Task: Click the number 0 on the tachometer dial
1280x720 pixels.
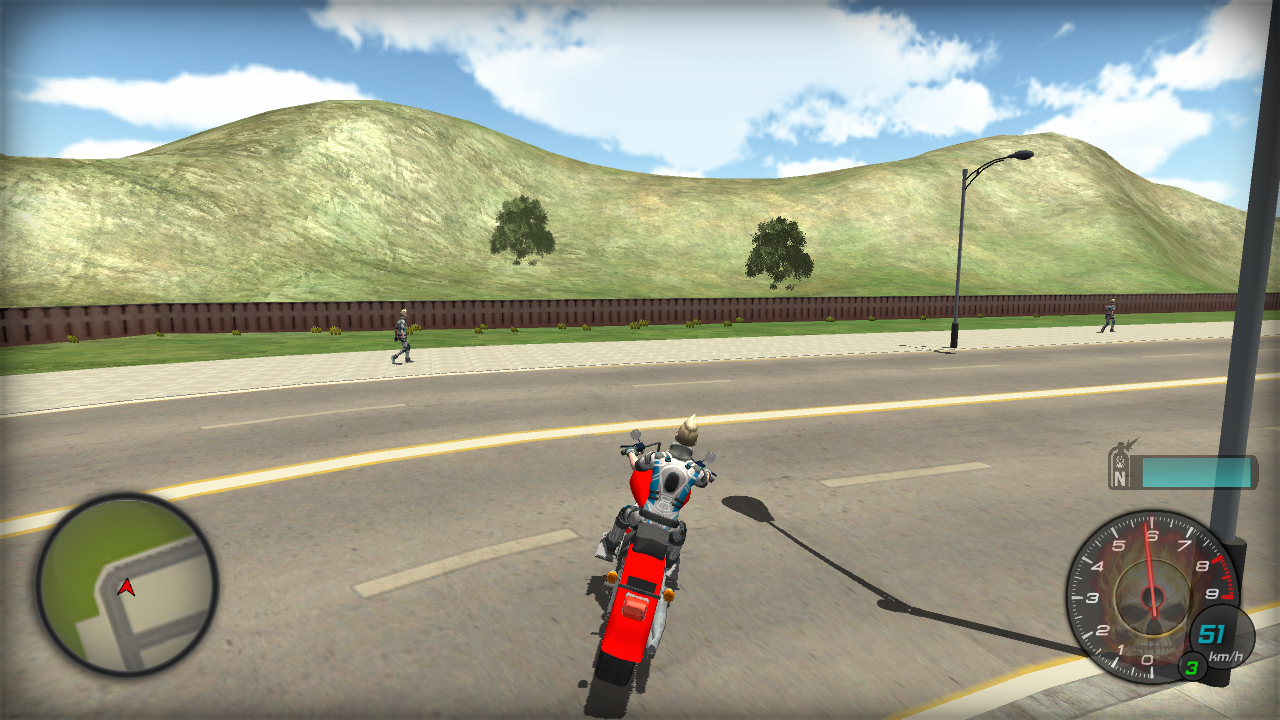Action: 1147,659
